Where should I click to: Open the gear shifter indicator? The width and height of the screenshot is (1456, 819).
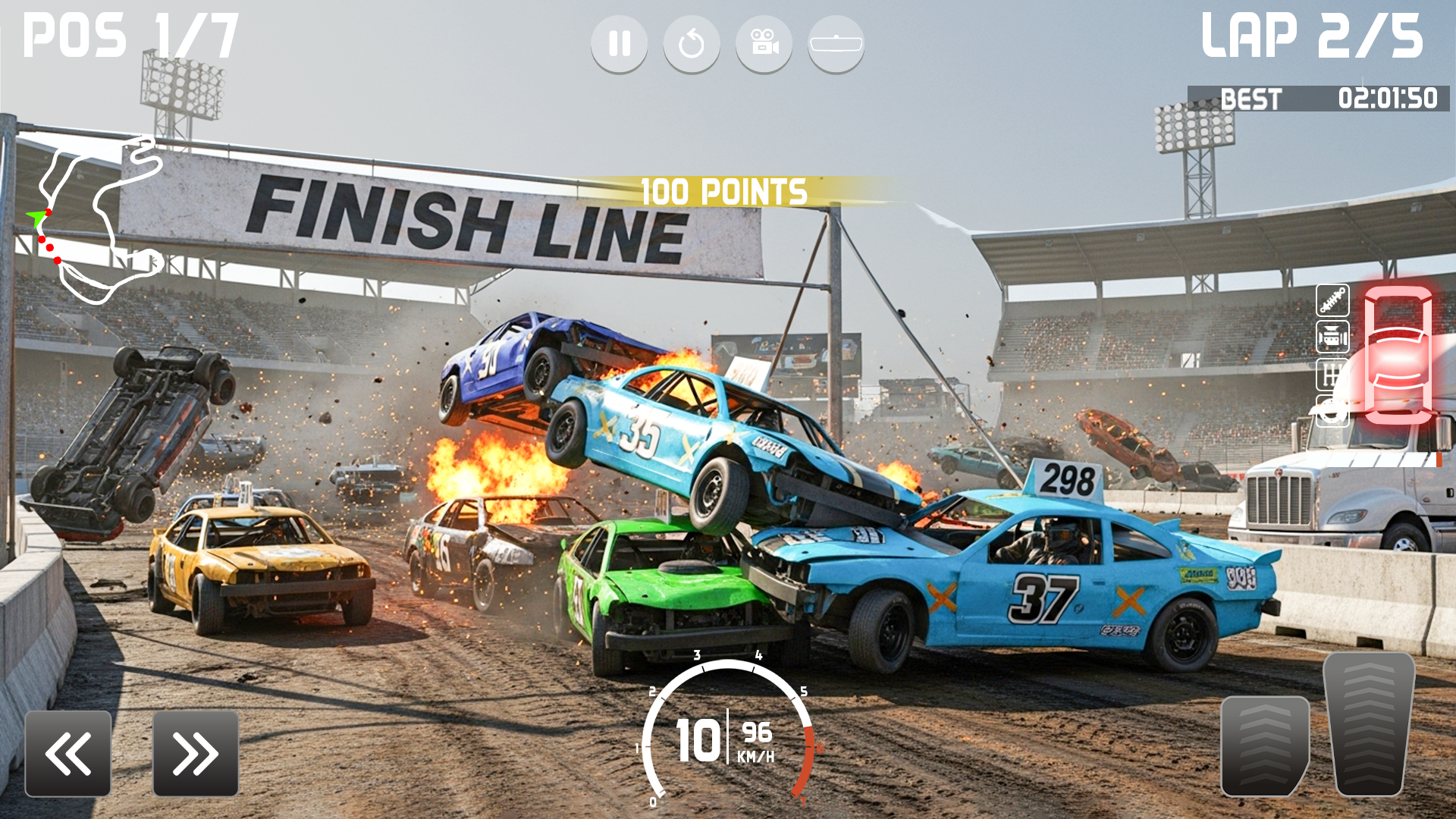(1332, 375)
